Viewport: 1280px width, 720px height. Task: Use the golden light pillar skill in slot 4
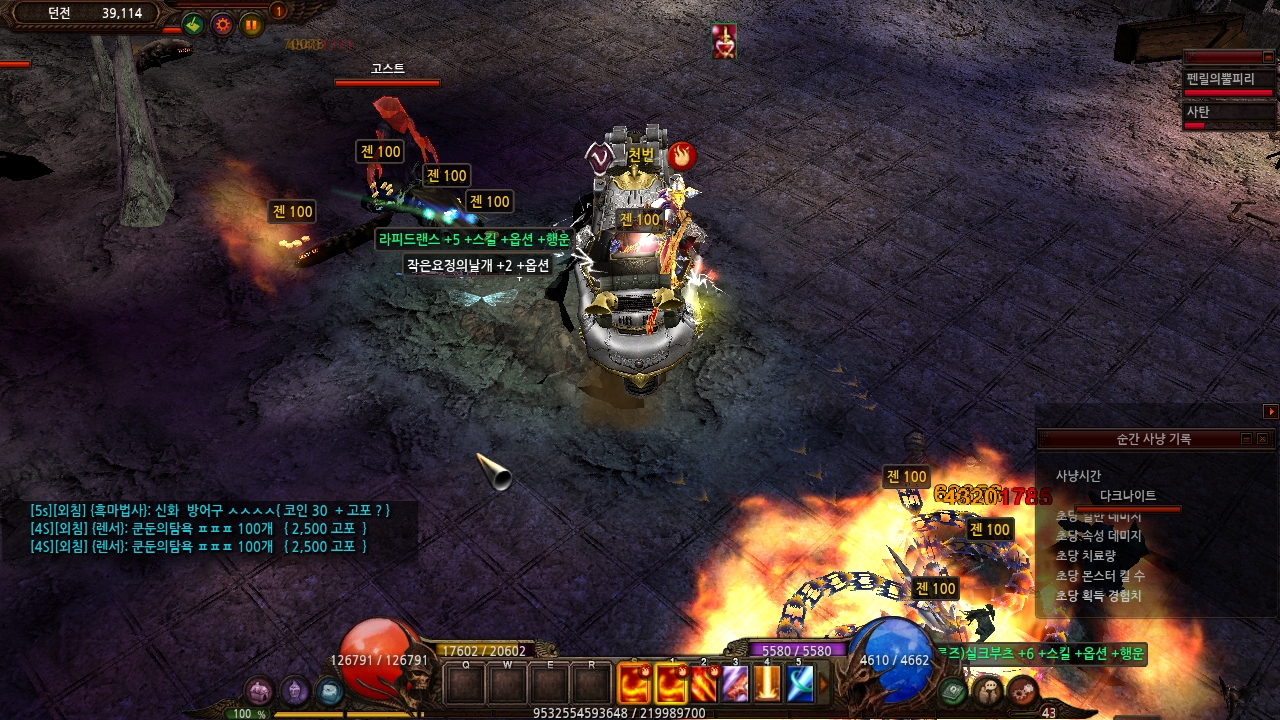[x=767, y=684]
